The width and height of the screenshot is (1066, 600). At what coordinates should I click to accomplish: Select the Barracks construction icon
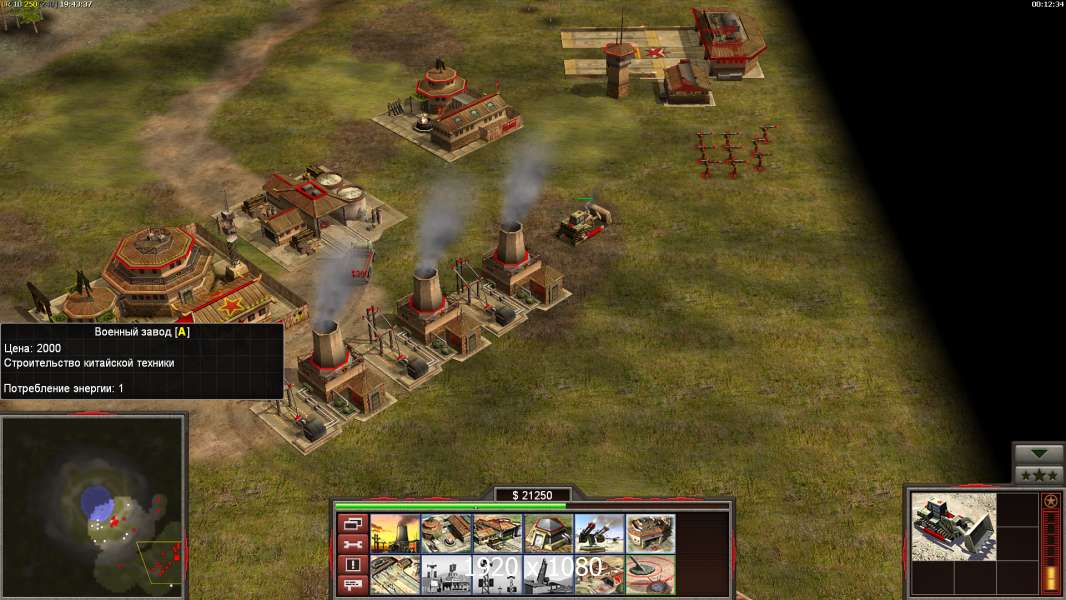[x=445, y=533]
